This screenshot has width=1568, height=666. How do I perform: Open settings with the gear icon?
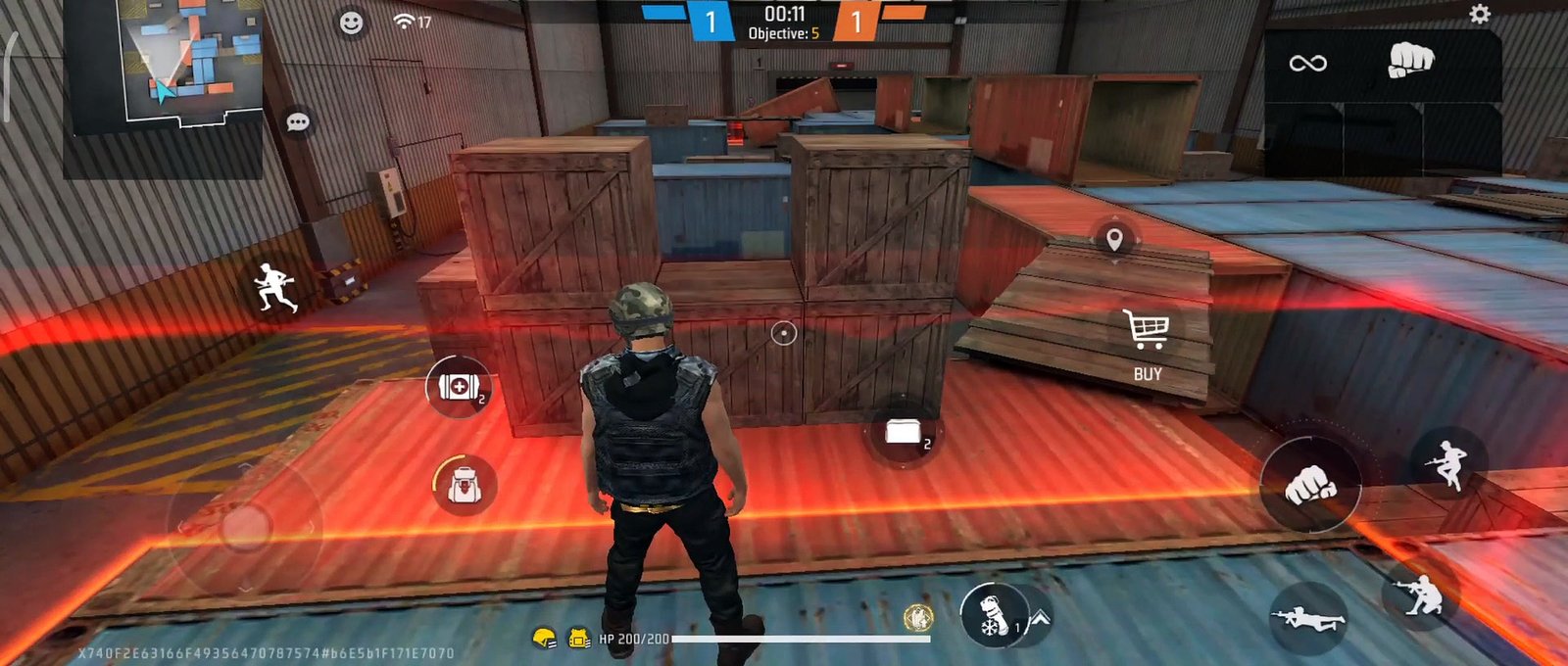(x=1480, y=14)
